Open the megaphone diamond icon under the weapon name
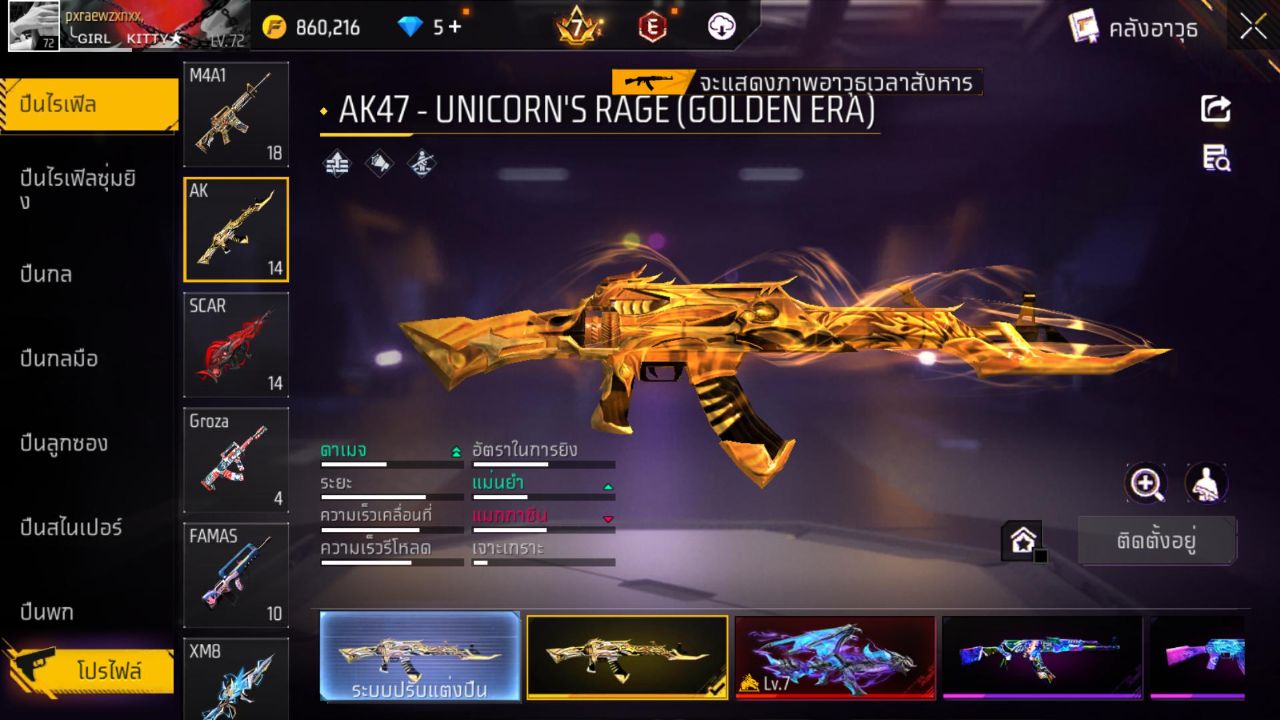This screenshot has height=720, width=1280. [379, 162]
